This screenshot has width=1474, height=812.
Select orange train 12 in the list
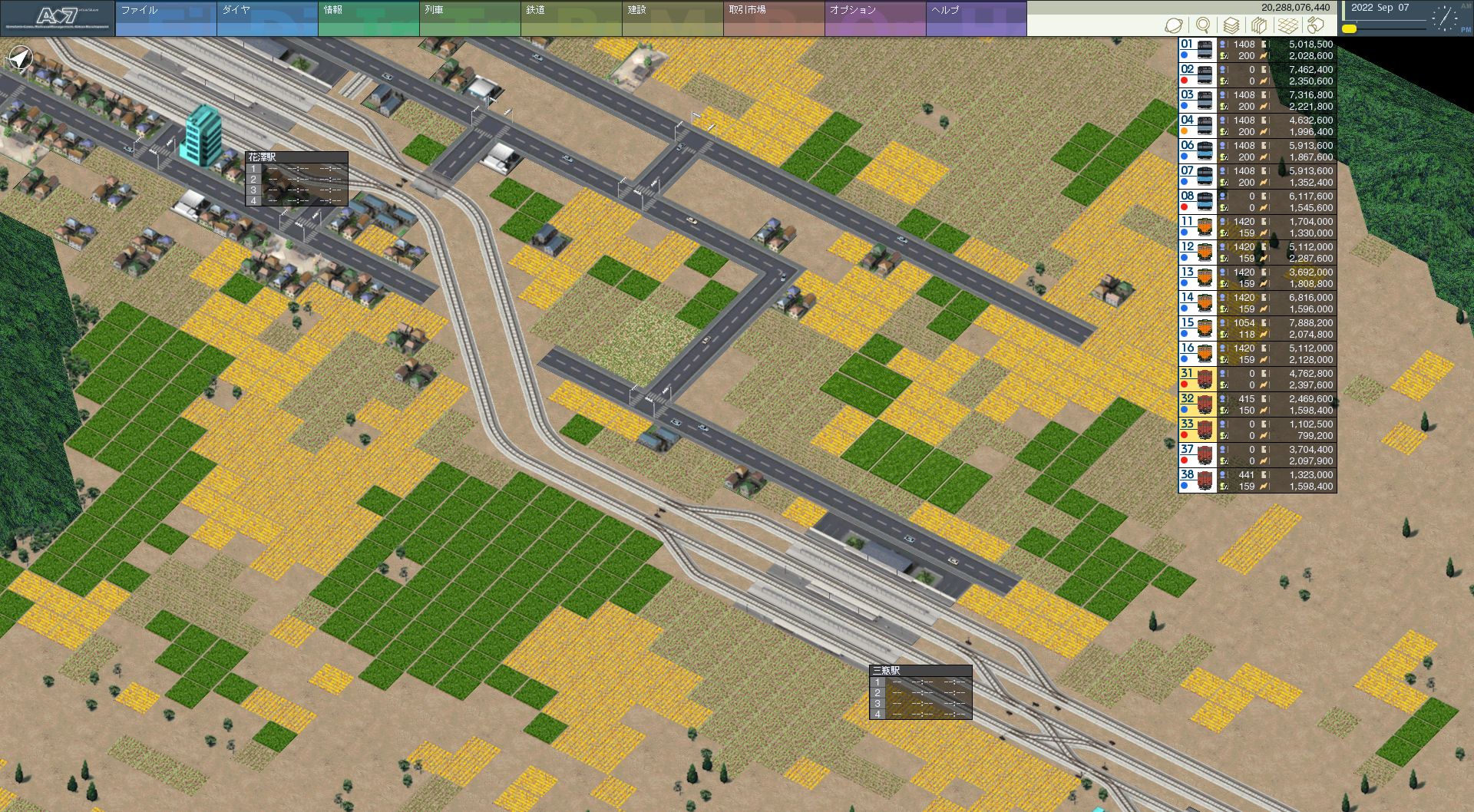1197,253
